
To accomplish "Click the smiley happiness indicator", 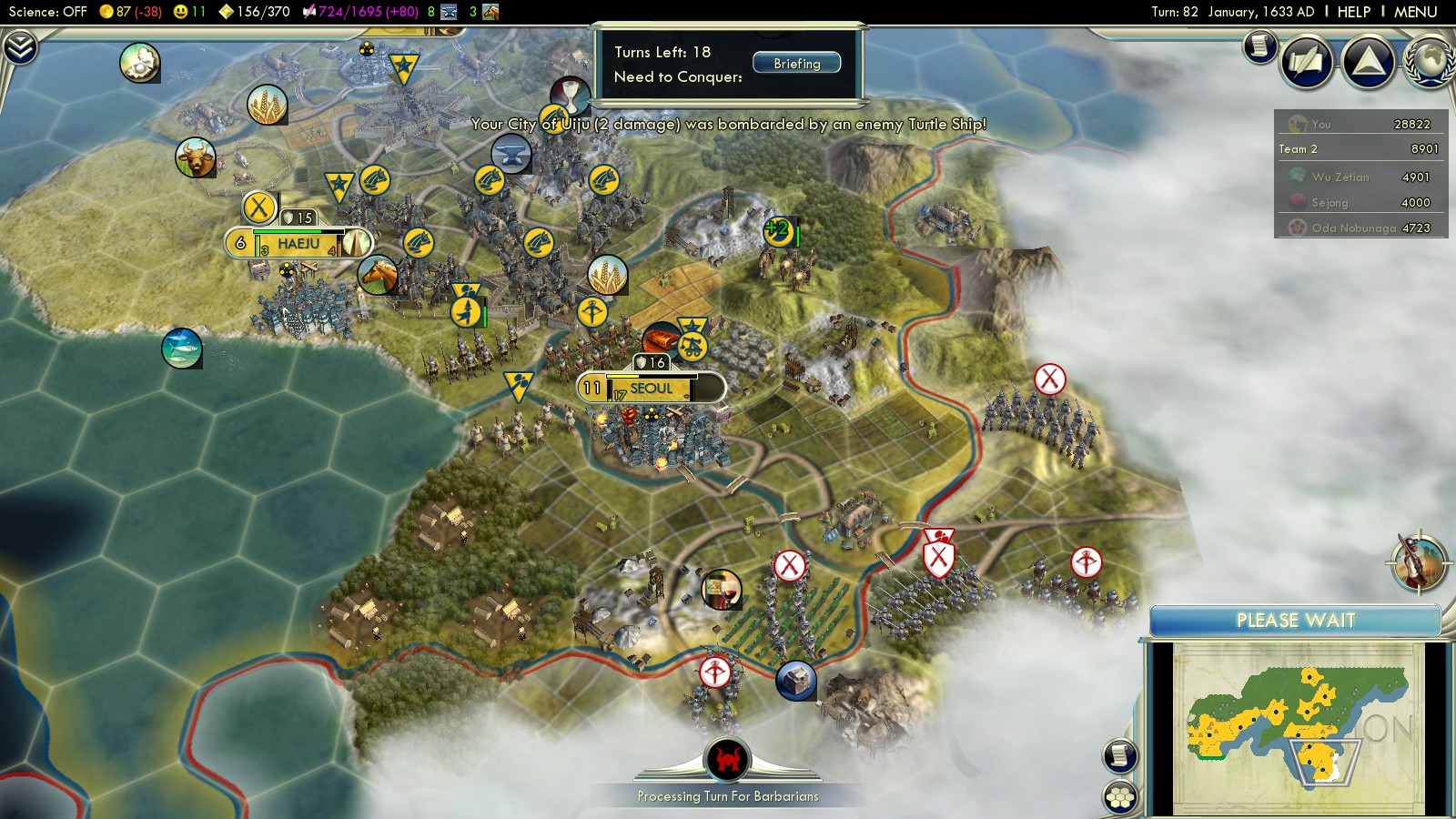I will click(x=189, y=12).
